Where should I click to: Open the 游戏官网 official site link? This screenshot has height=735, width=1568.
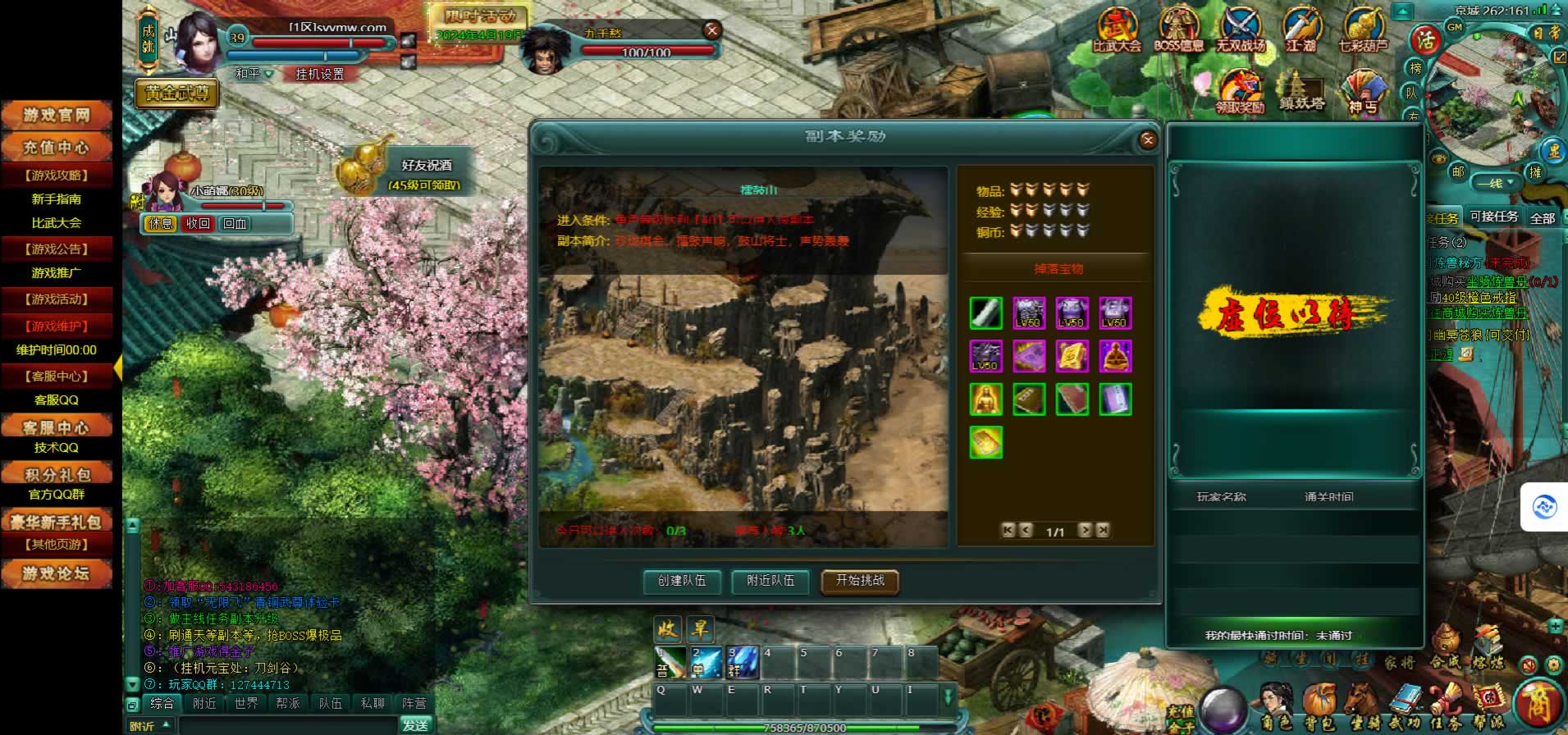(56, 116)
